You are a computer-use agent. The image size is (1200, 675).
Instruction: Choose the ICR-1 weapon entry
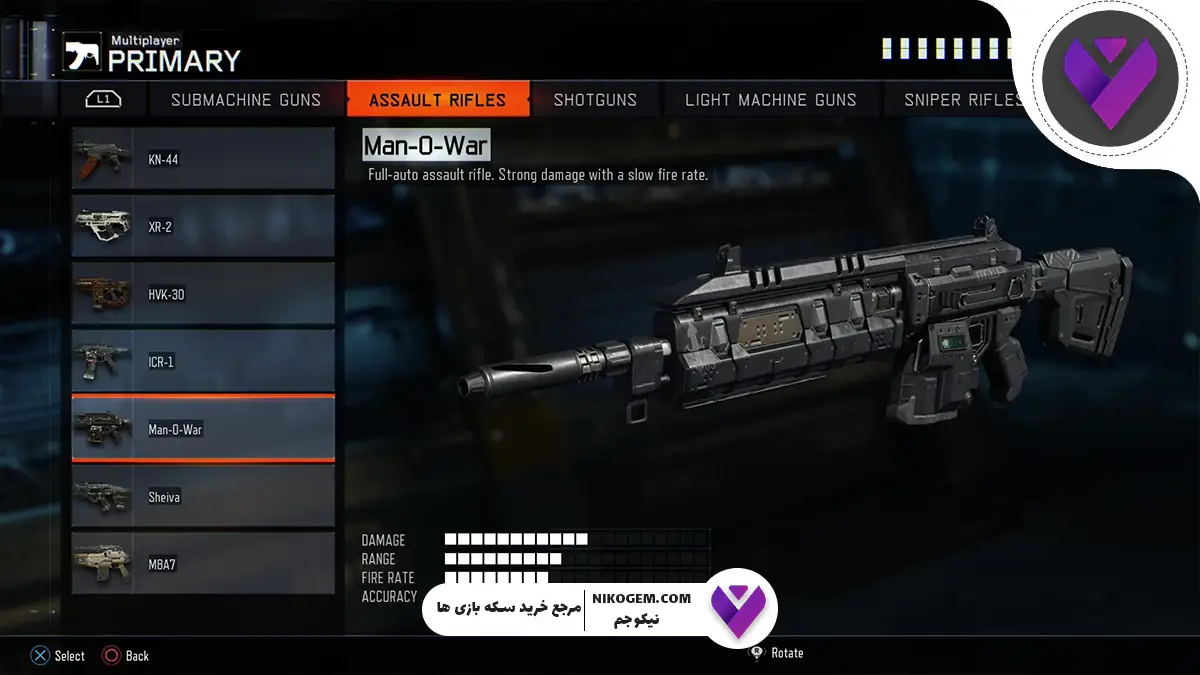(x=203, y=362)
